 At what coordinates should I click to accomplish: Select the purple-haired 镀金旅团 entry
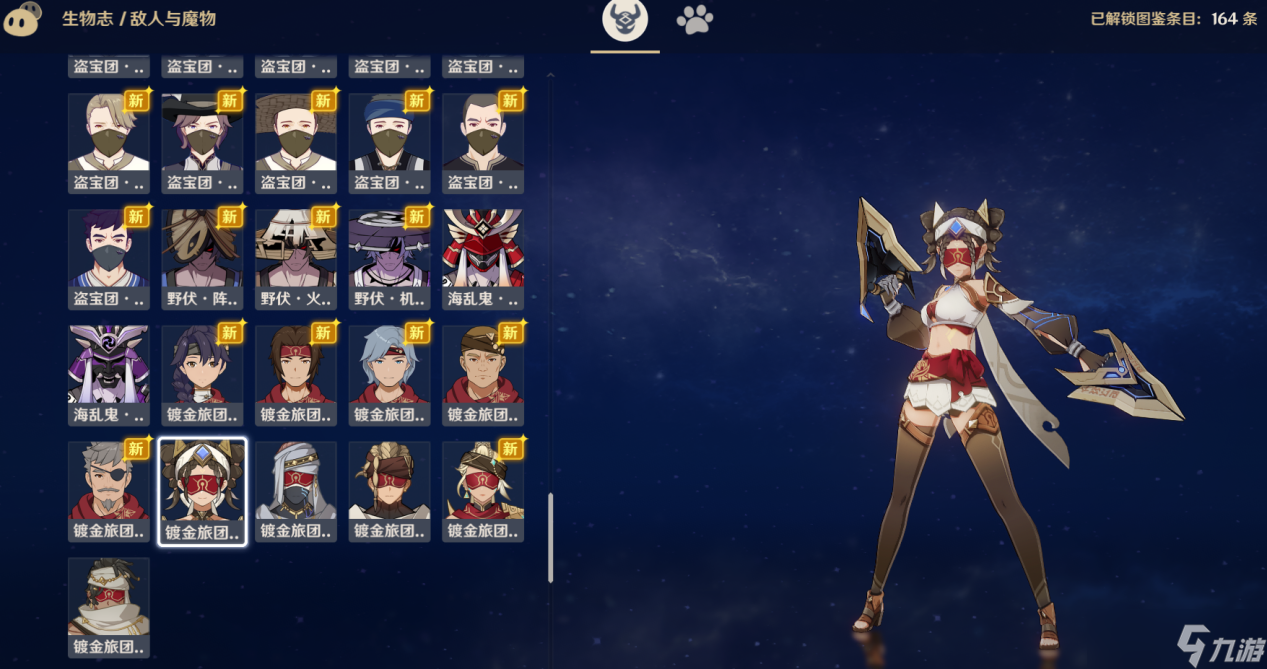pyautogui.click(x=202, y=375)
